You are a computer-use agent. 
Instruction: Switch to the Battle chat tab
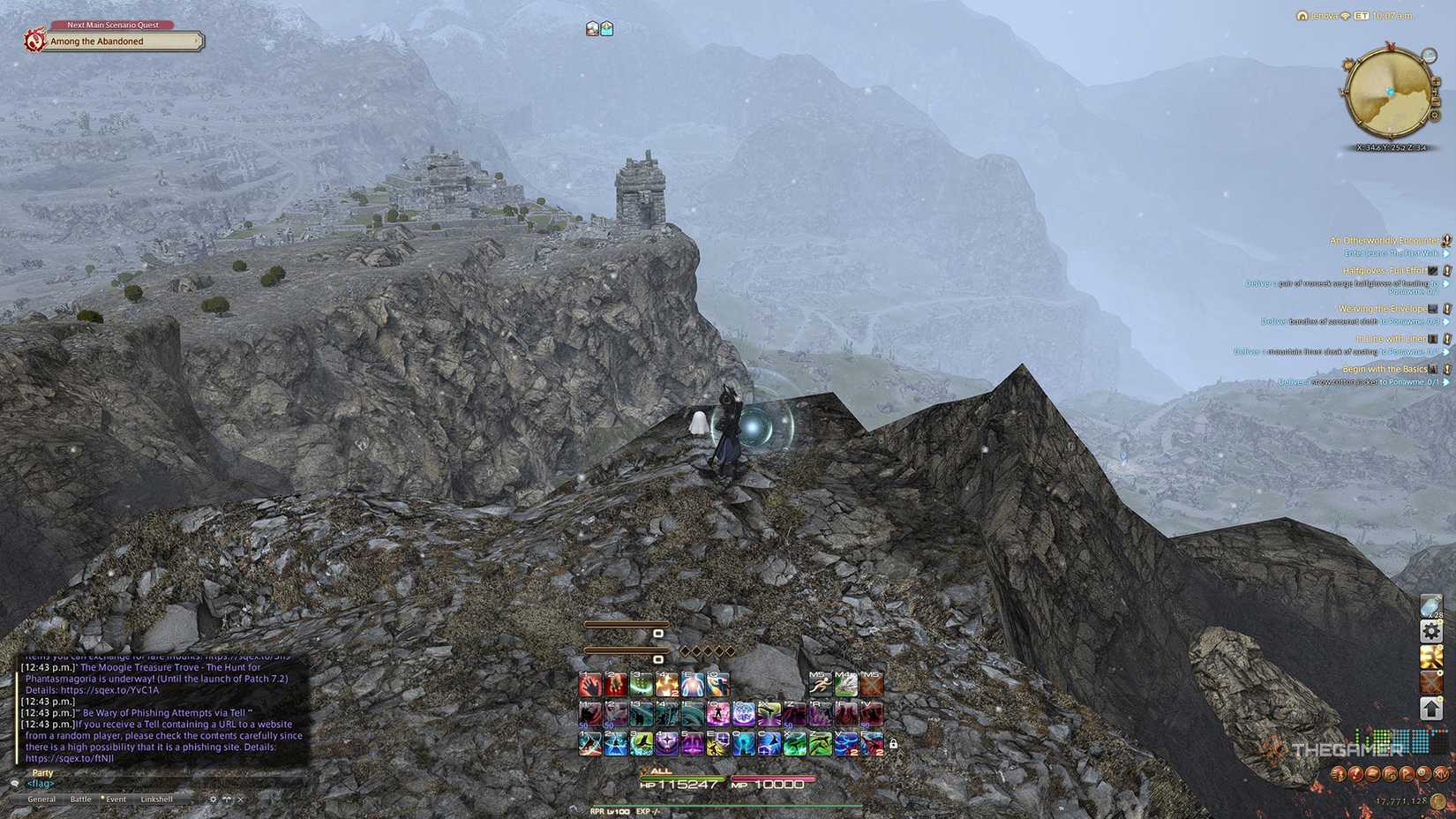pyautogui.click(x=81, y=800)
